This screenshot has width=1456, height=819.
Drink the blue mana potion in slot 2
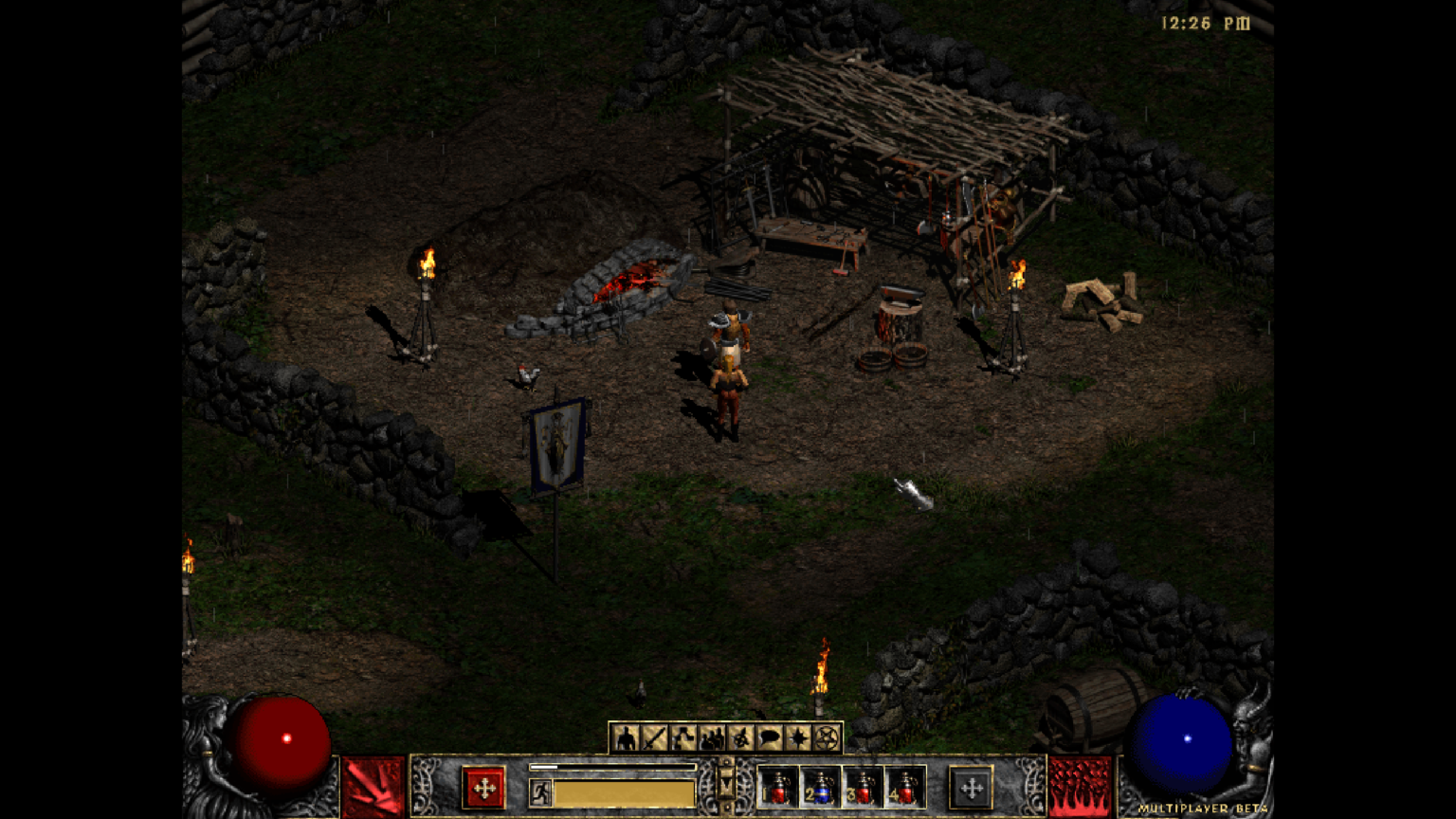(821, 788)
